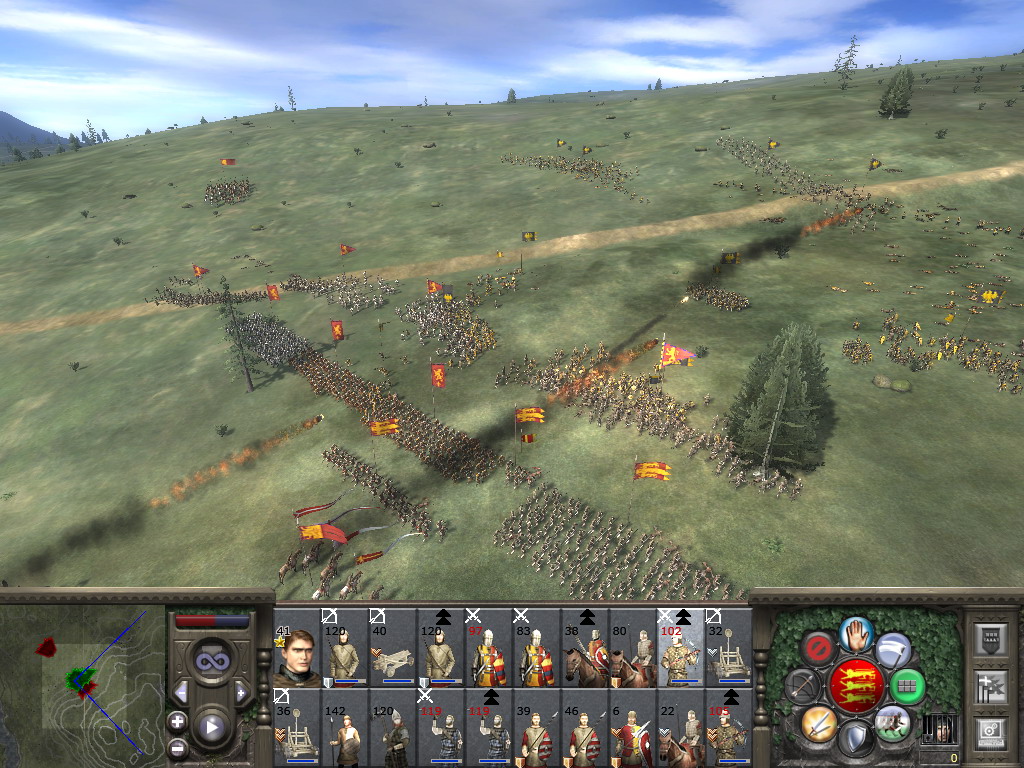Zoom in the minimap with plus button
1024x768 pixels.
[x=178, y=721]
